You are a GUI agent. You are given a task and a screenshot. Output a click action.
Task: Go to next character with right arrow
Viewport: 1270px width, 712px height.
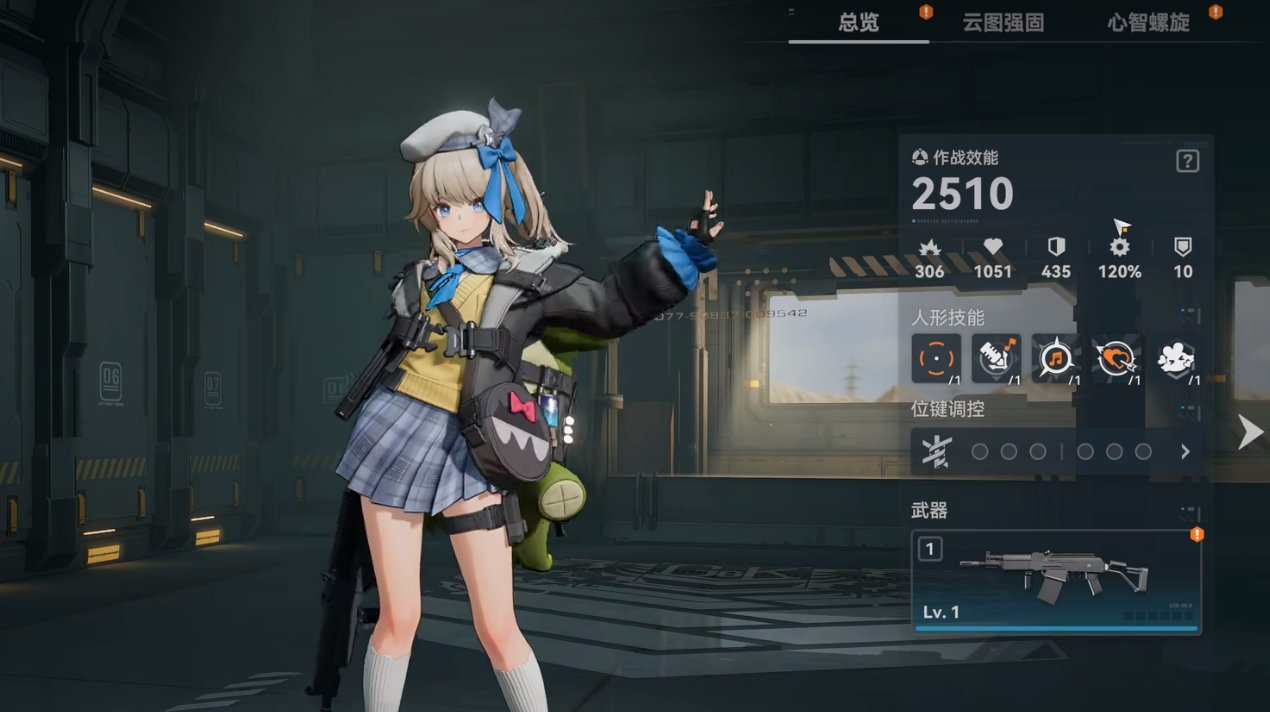coord(1250,432)
